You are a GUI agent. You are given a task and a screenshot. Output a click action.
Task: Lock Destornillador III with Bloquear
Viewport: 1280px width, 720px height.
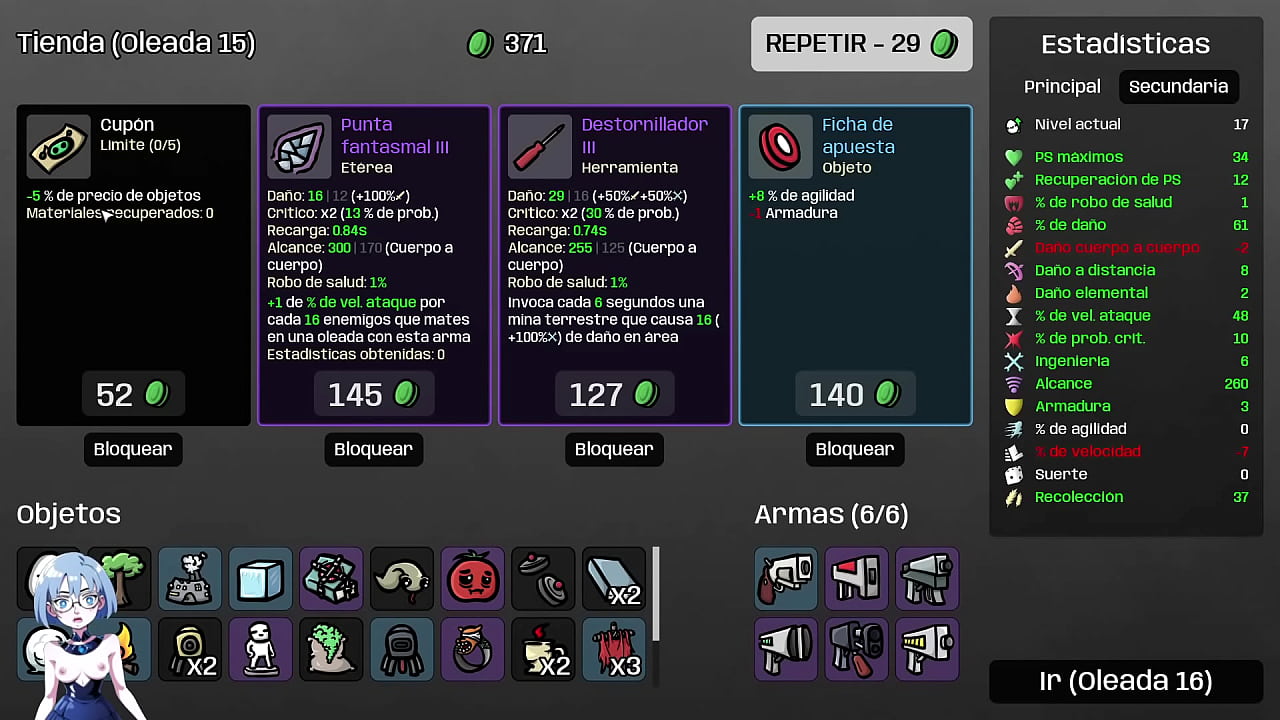[x=614, y=449]
